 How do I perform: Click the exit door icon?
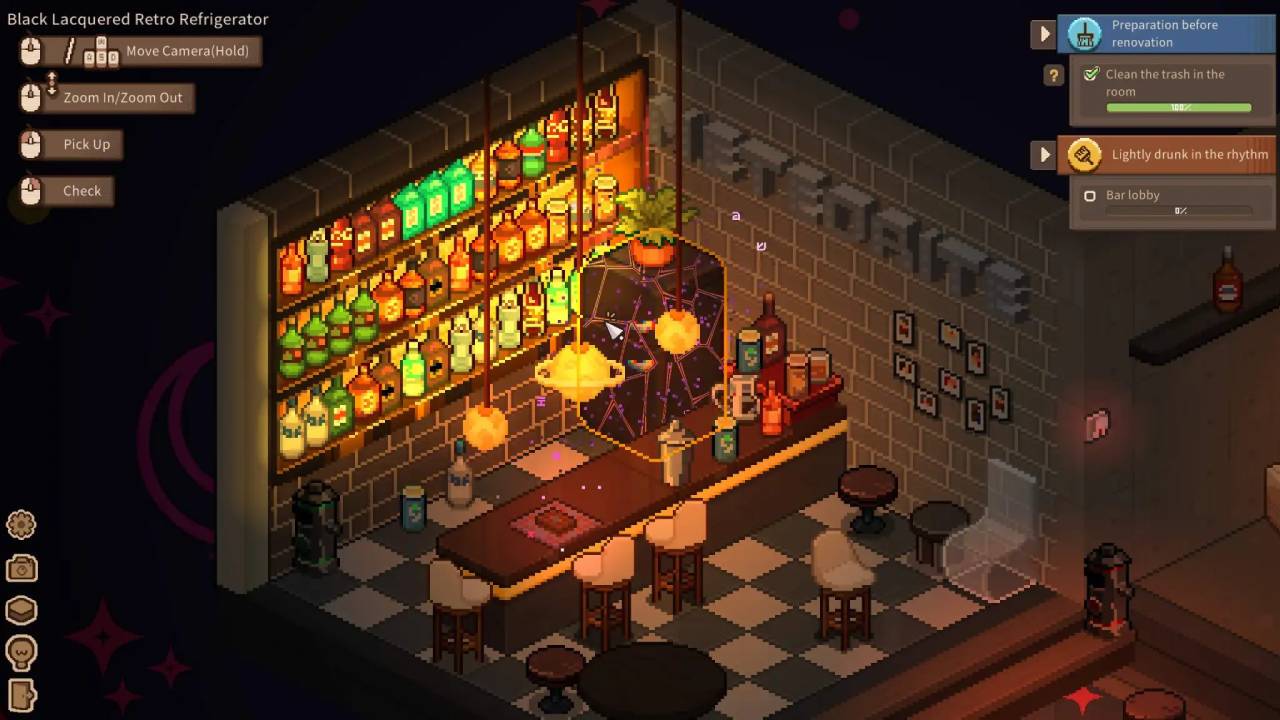[21, 695]
